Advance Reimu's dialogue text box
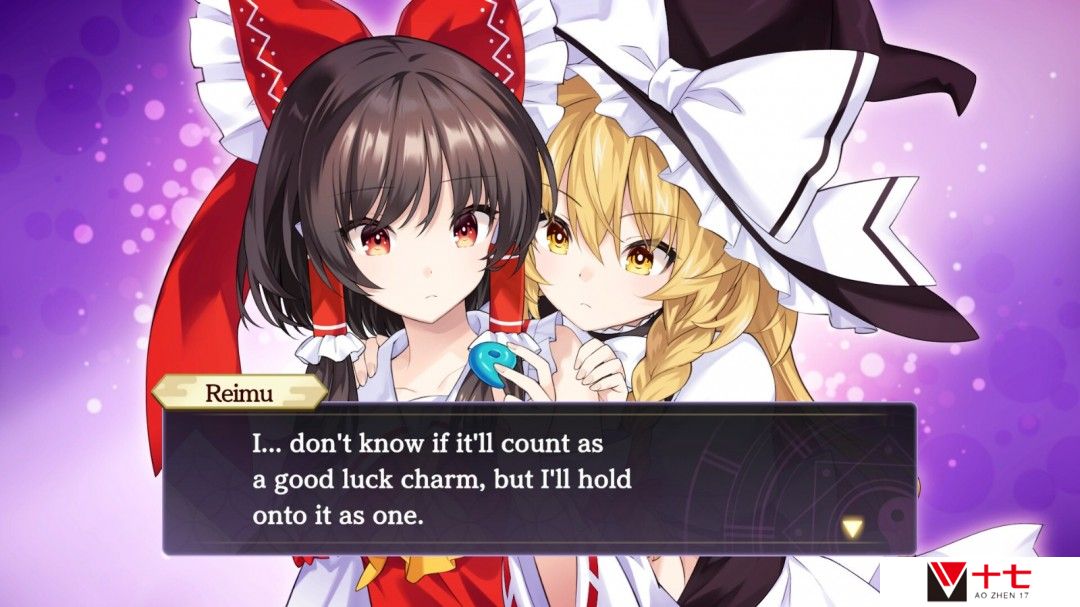Image resolution: width=1080 pixels, height=607 pixels. click(540, 478)
